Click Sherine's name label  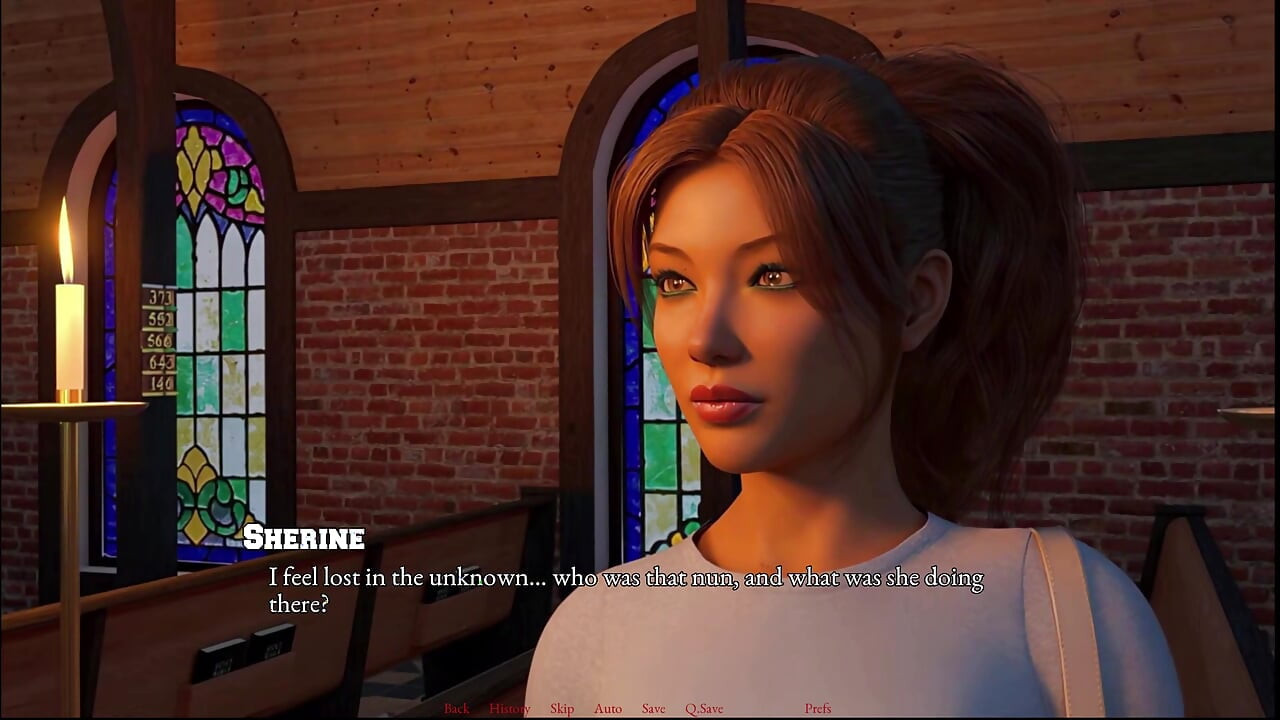pyautogui.click(x=305, y=538)
